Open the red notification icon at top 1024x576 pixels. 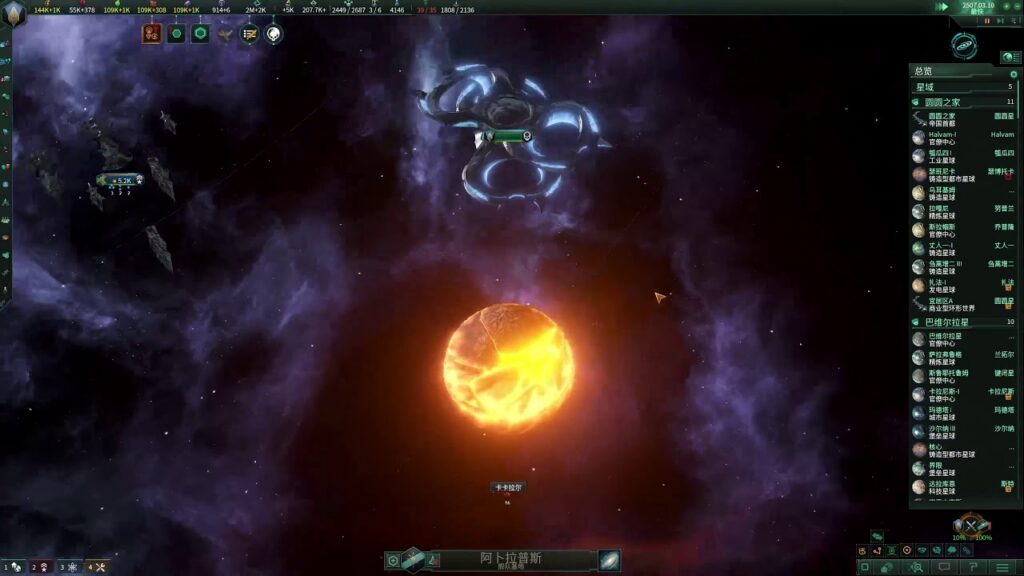point(152,34)
